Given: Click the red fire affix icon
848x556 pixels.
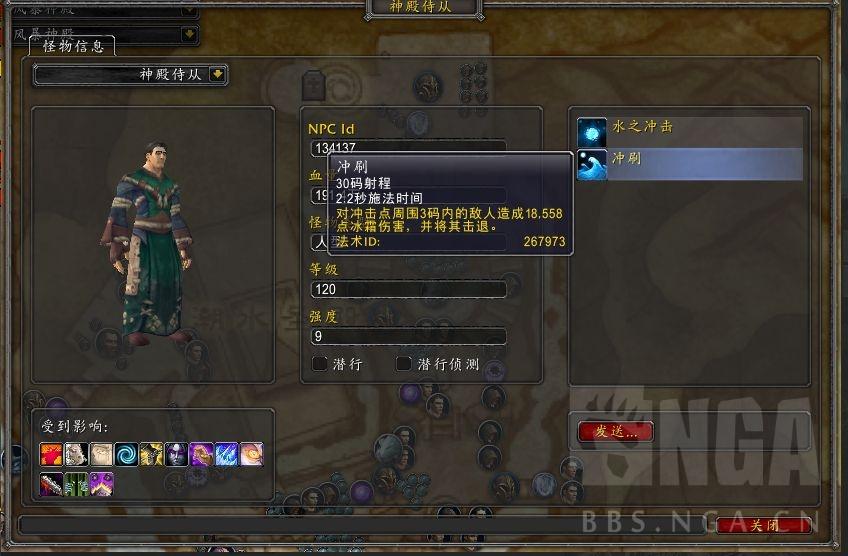Looking at the screenshot, I should coord(52,456).
